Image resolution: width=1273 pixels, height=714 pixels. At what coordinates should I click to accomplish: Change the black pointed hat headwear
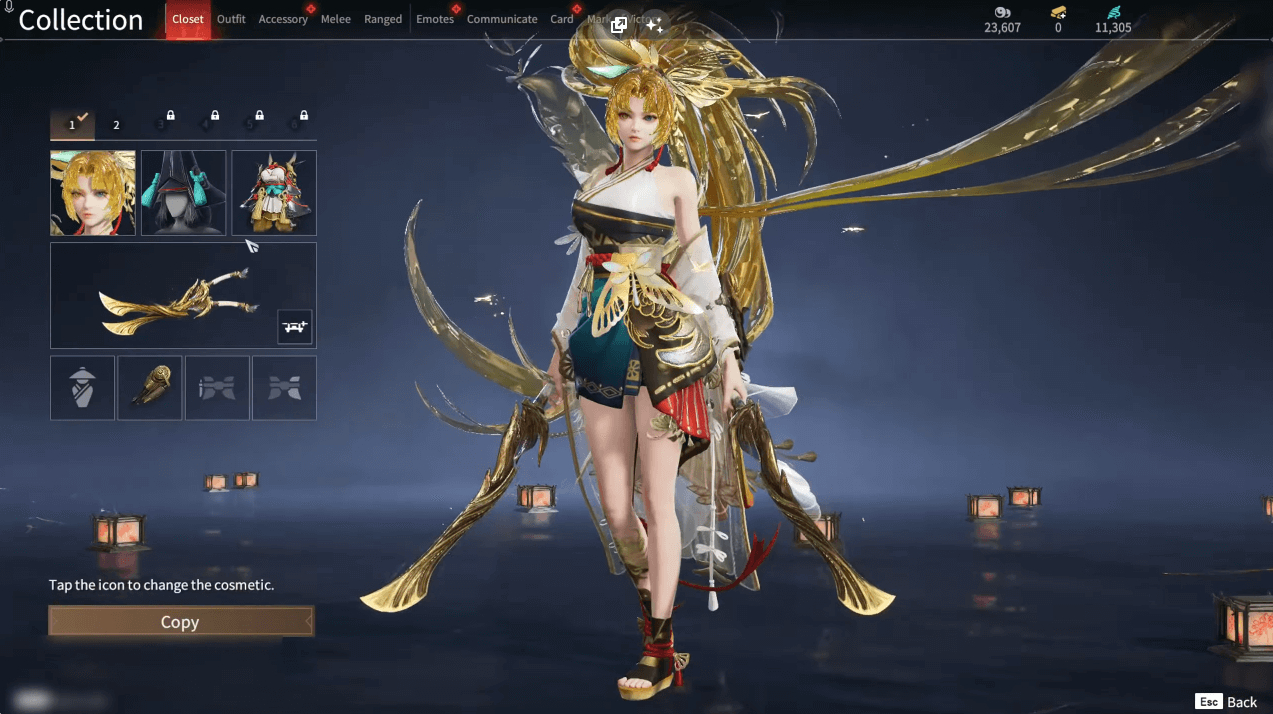(183, 193)
